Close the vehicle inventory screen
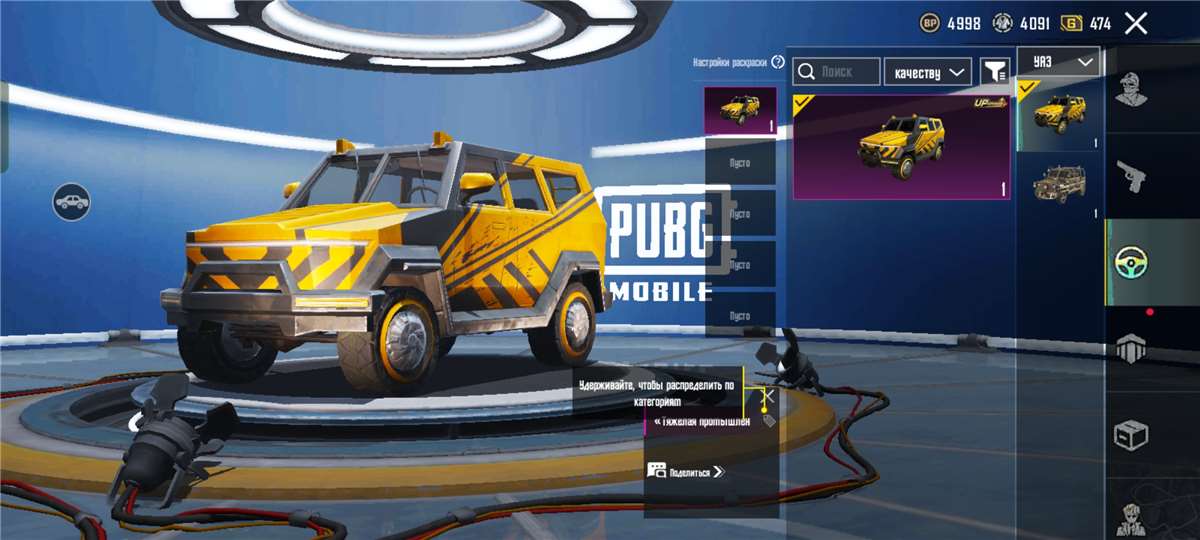1200x540 pixels. coord(1135,23)
